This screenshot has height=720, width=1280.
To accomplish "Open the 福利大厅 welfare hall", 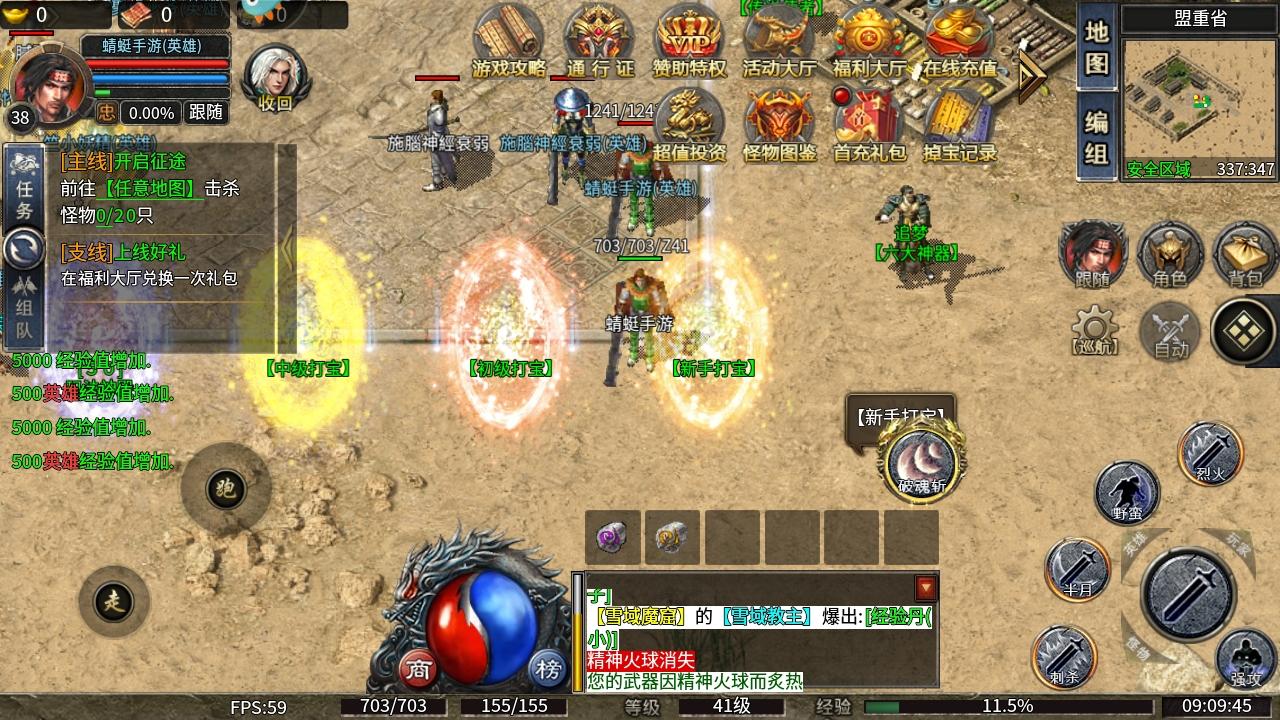I will [x=868, y=38].
